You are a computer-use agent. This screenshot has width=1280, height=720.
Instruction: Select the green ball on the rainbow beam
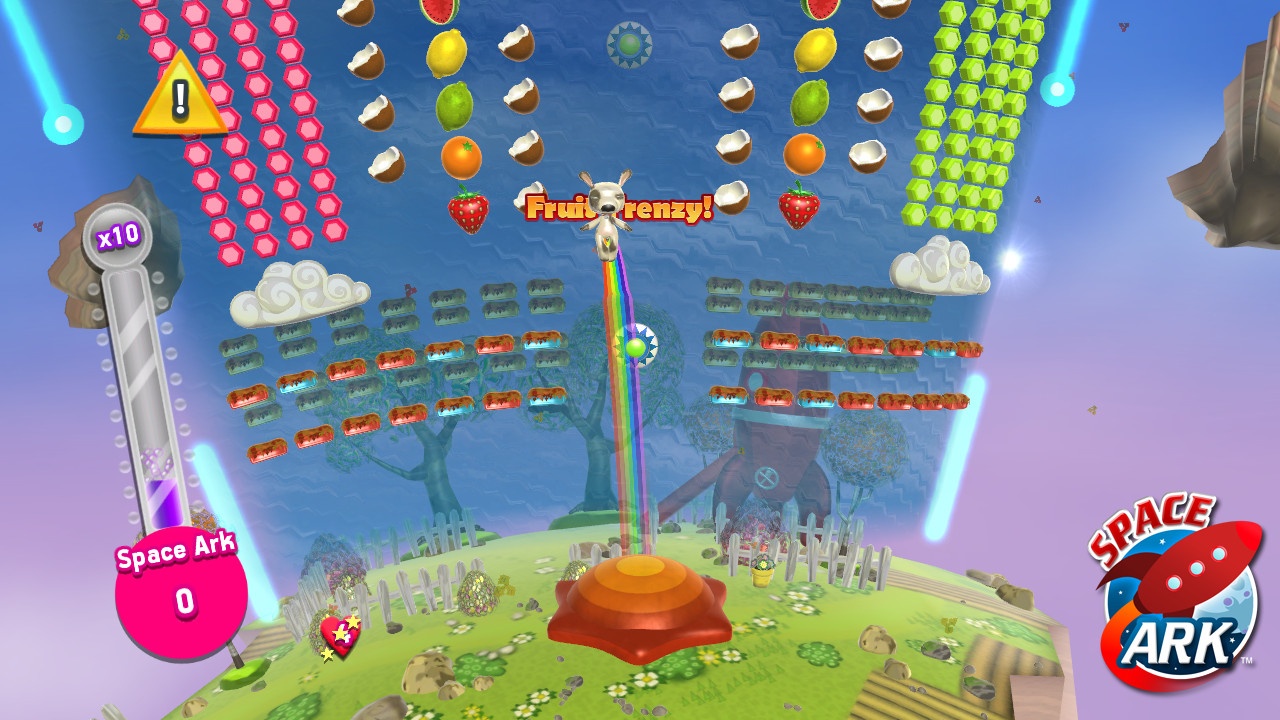tap(637, 348)
